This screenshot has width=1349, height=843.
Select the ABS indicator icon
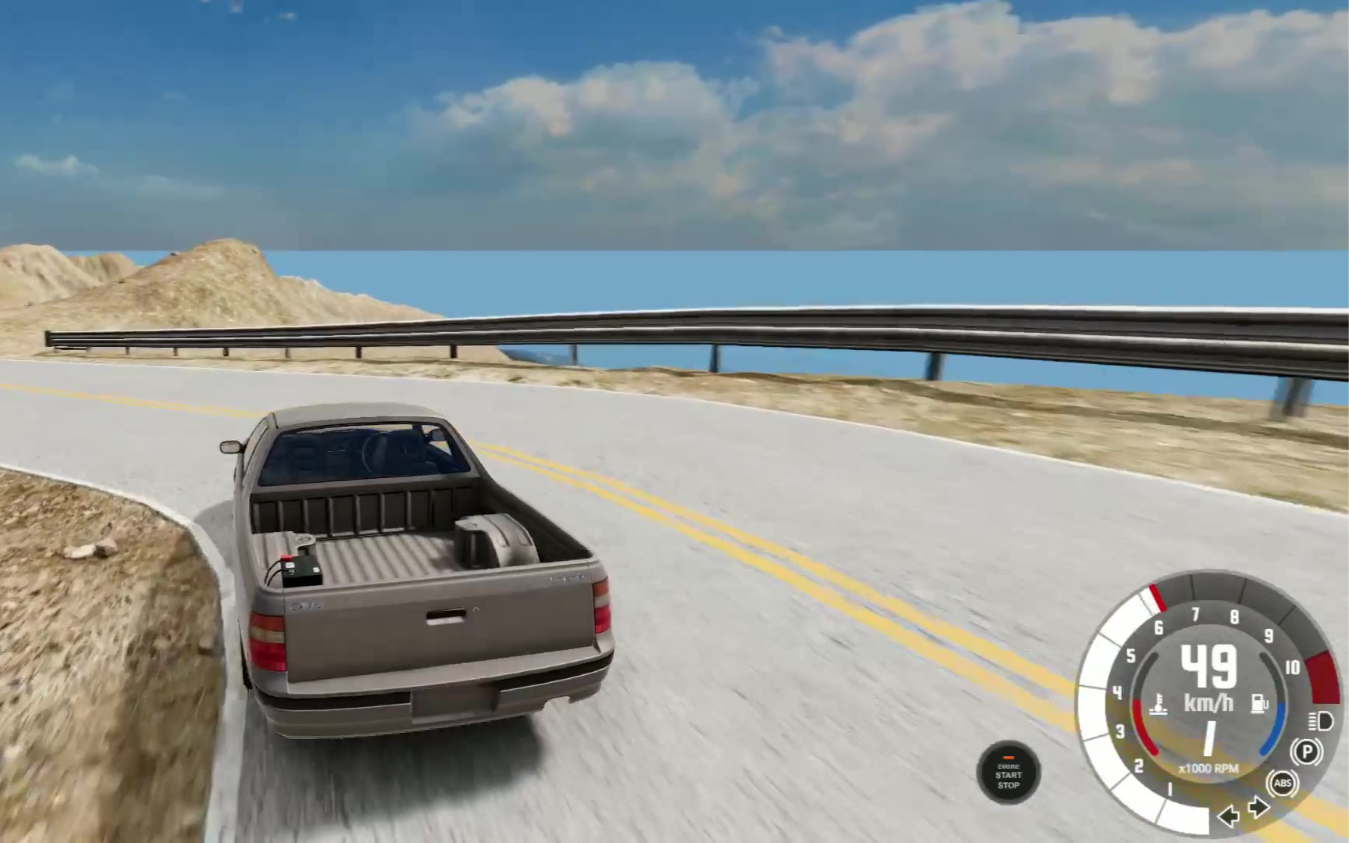[1282, 782]
